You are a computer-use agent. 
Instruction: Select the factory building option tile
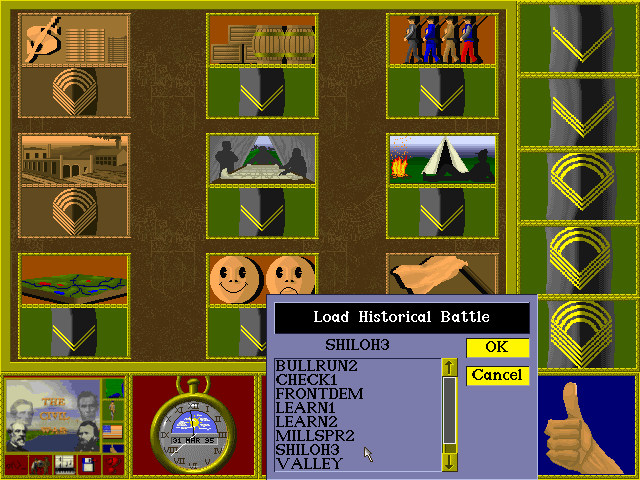pos(74,160)
